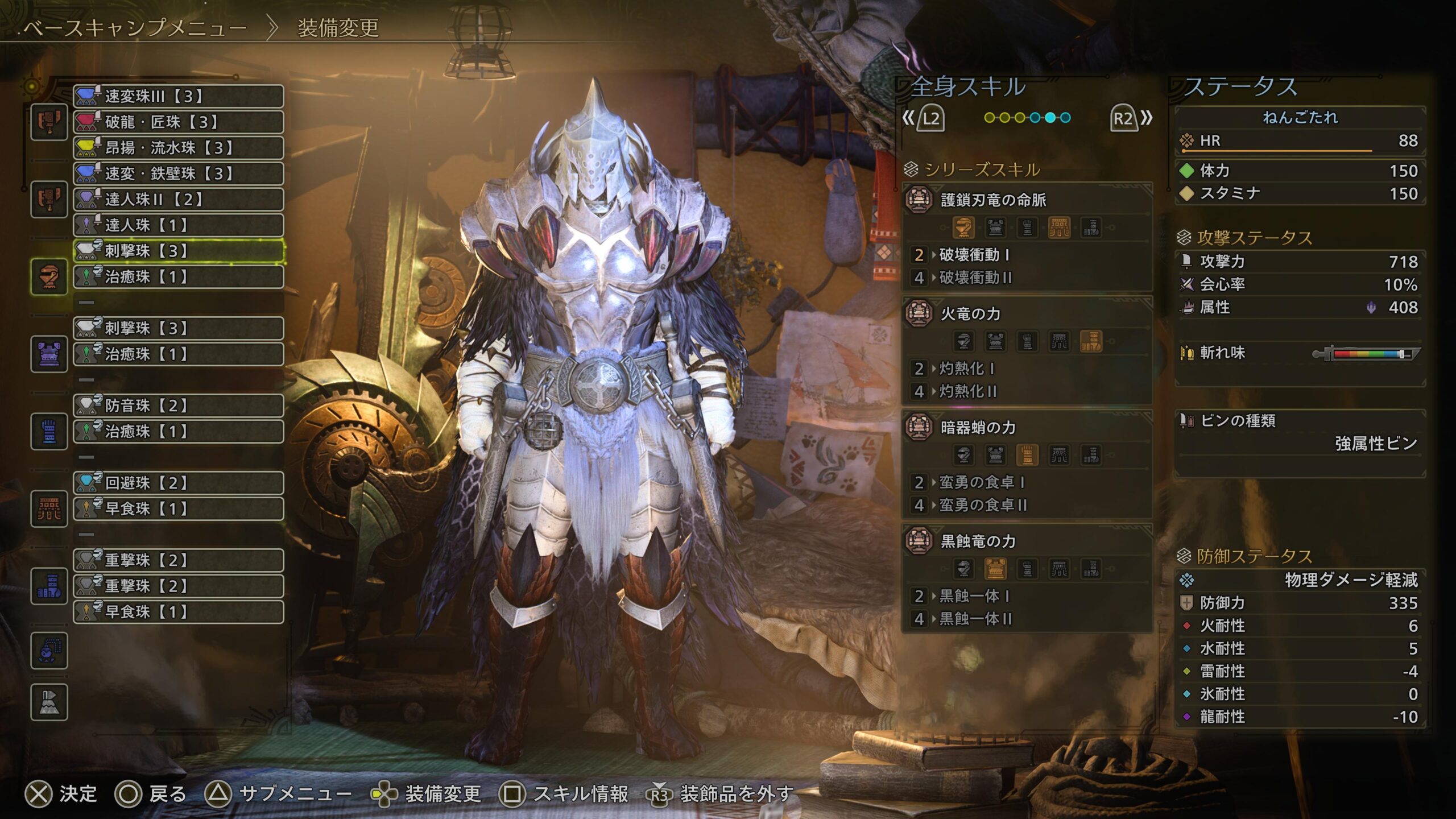The width and height of the screenshot is (1456, 819).
Task: Go to next skill page with R2 arrow
Action: coord(1131,118)
